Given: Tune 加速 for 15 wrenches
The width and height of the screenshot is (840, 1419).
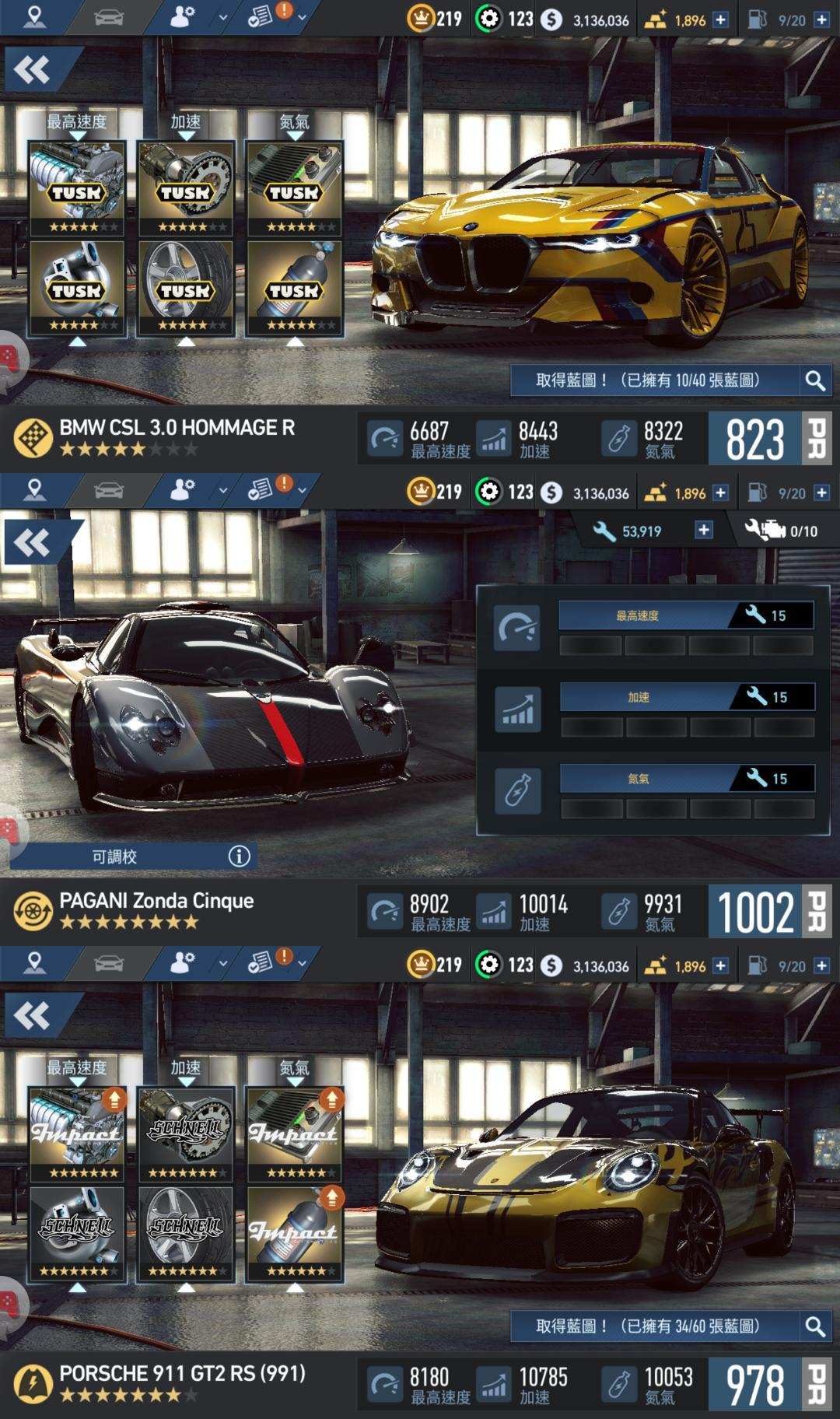Looking at the screenshot, I should point(687,697).
